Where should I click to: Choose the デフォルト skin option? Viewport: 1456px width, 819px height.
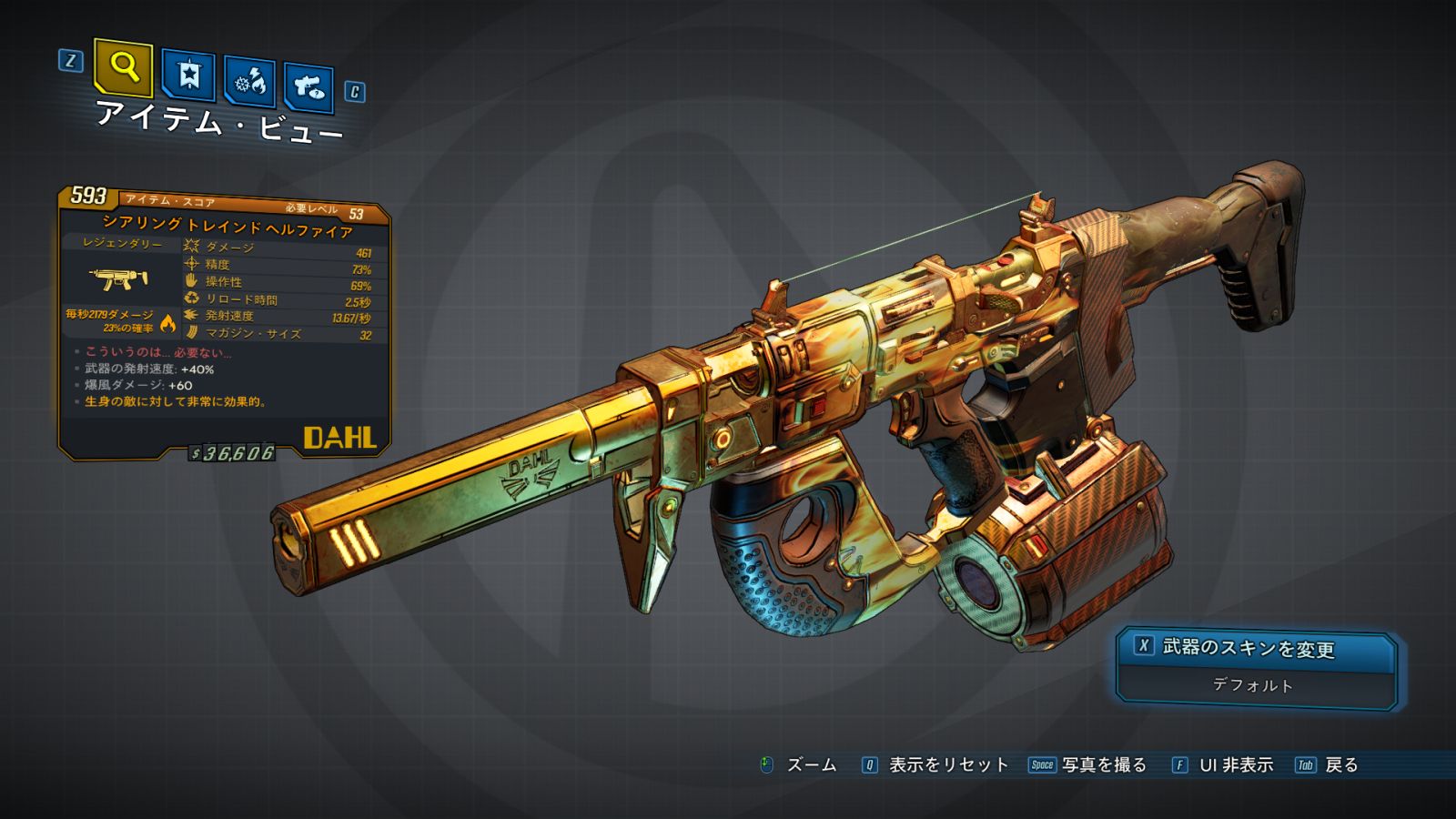1253,685
